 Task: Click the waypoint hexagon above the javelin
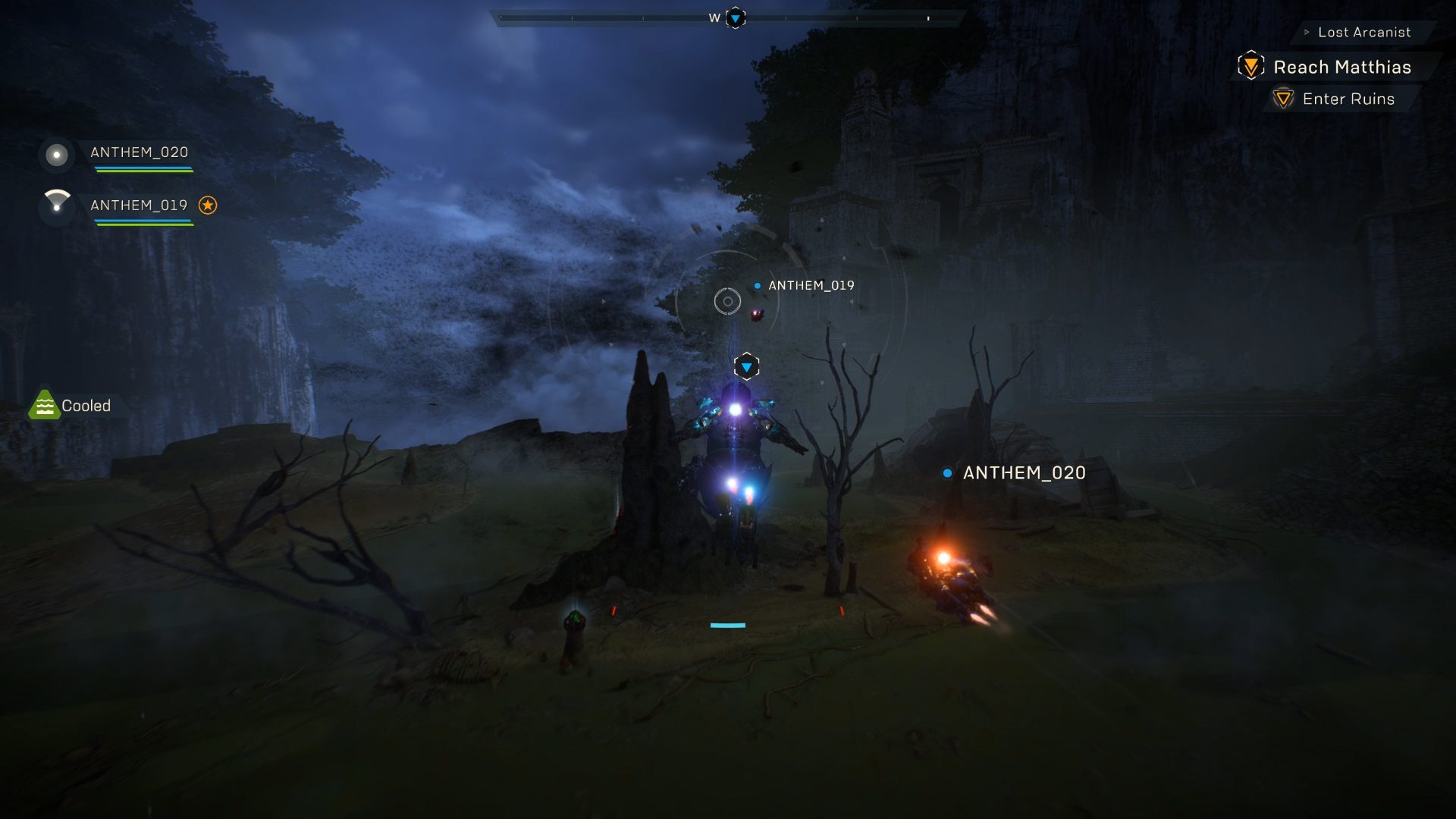click(x=746, y=366)
